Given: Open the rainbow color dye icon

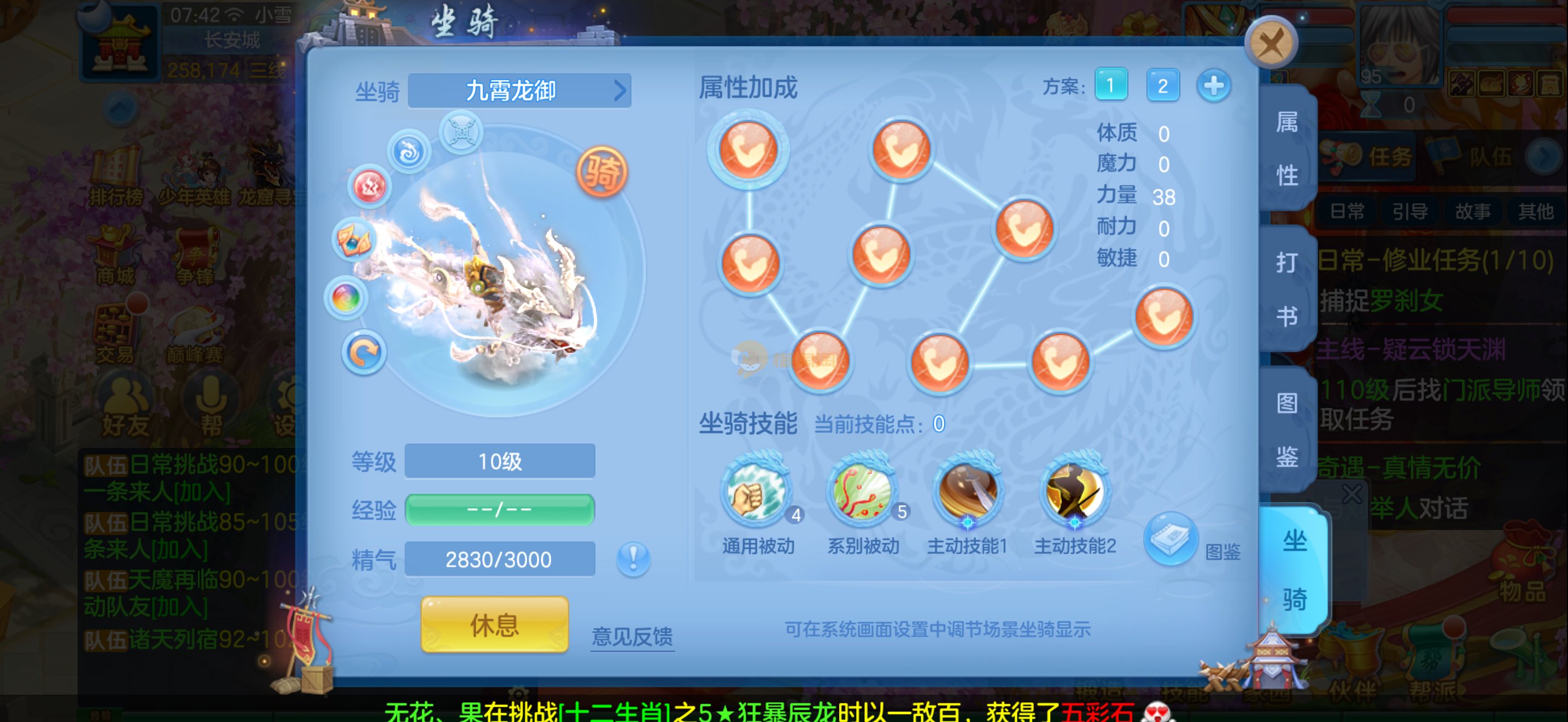Looking at the screenshot, I should 346,298.
